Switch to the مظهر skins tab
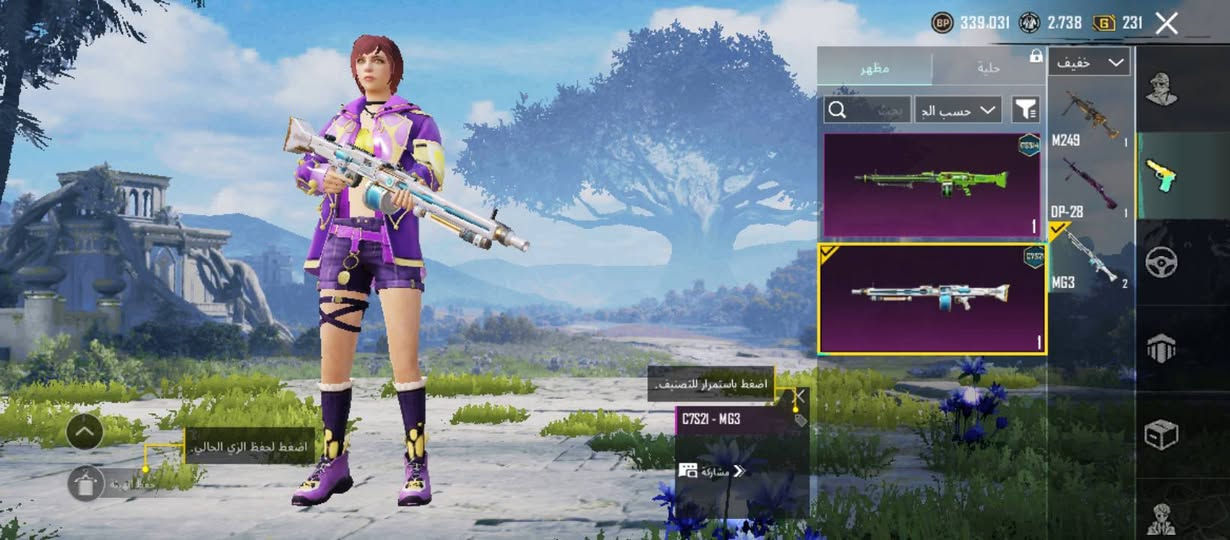This screenshot has width=1230, height=540. click(x=876, y=68)
